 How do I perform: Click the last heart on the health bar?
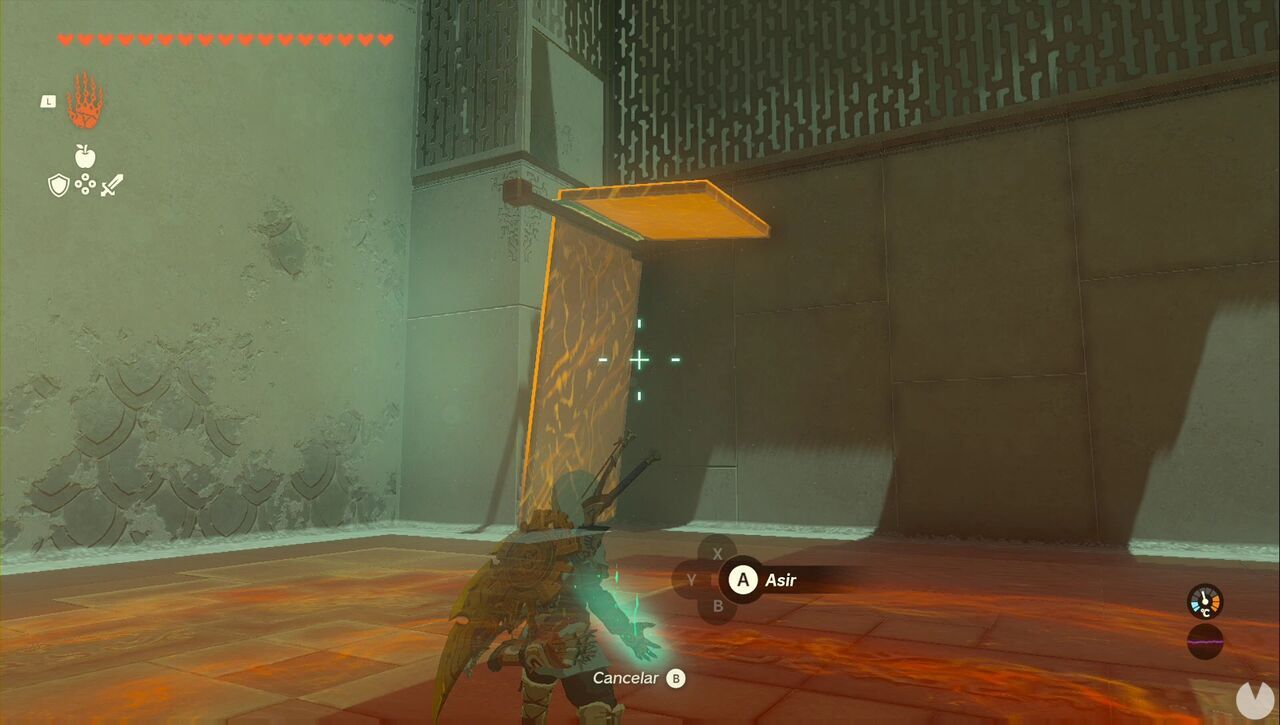[x=383, y=39]
